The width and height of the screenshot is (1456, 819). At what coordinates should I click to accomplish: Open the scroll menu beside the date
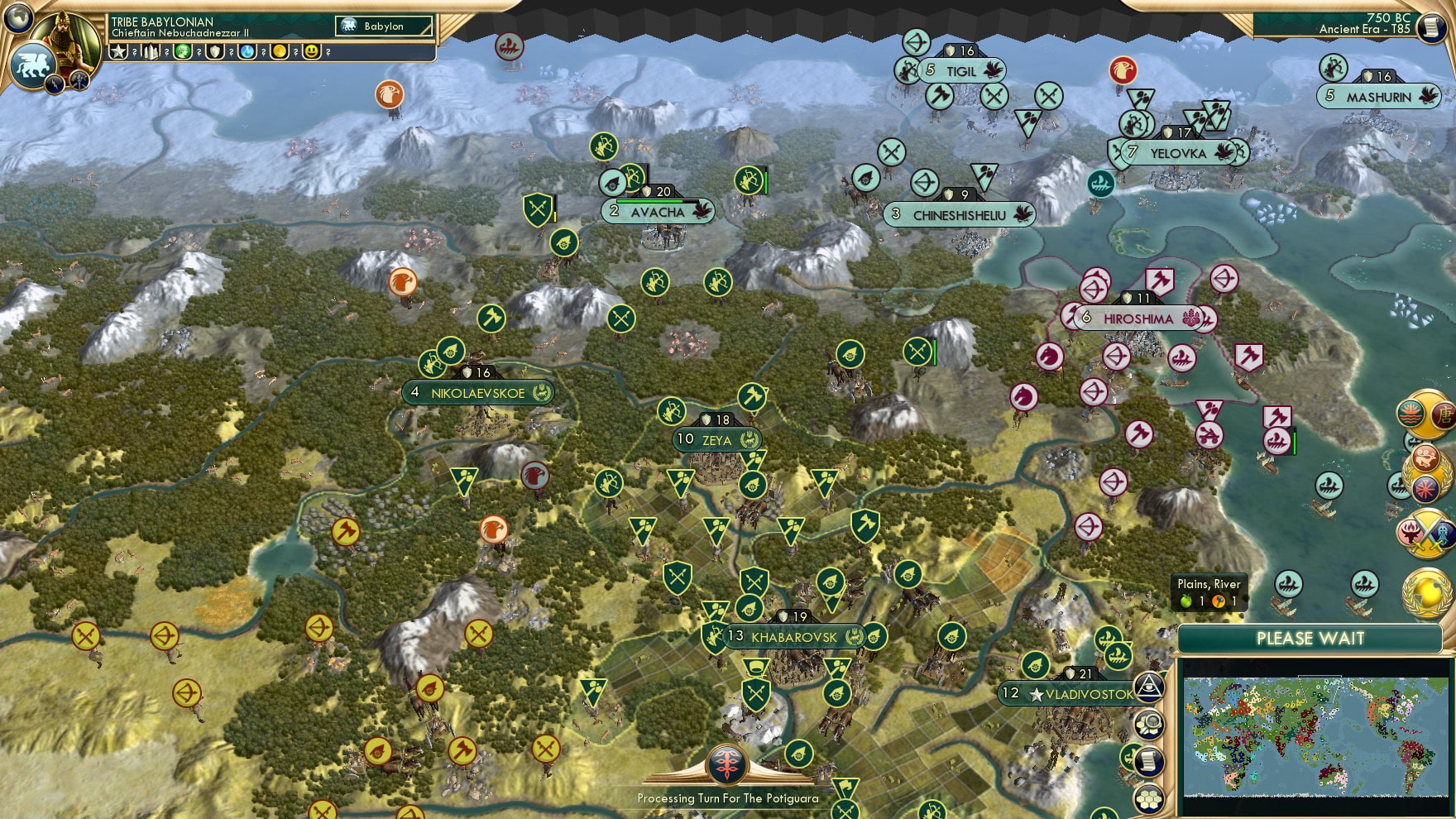click(x=1432, y=28)
